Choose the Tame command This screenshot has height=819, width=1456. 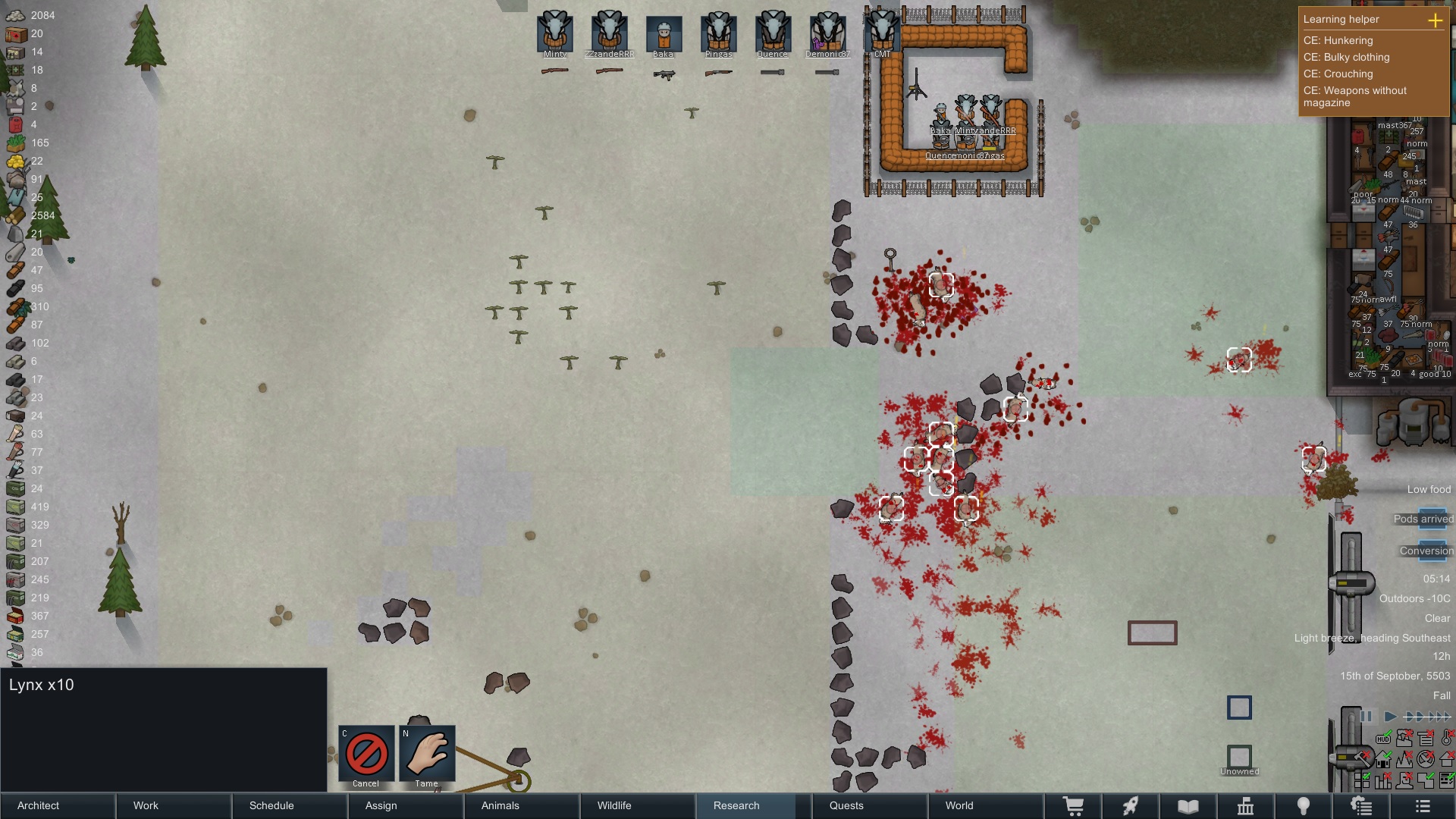coord(427,755)
